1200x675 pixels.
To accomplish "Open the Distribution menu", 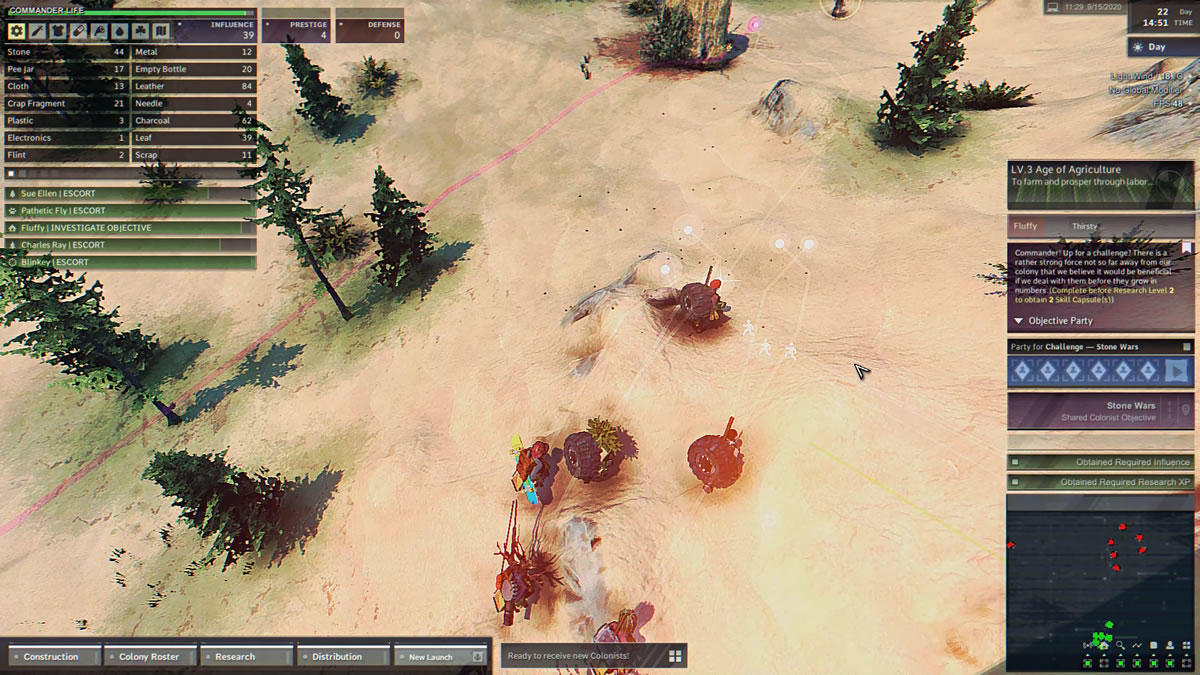I will point(342,656).
